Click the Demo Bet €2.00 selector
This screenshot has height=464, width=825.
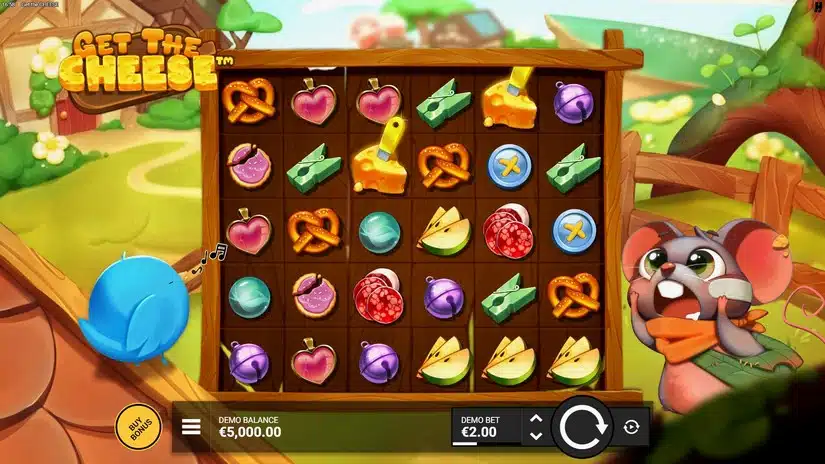[486, 427]
